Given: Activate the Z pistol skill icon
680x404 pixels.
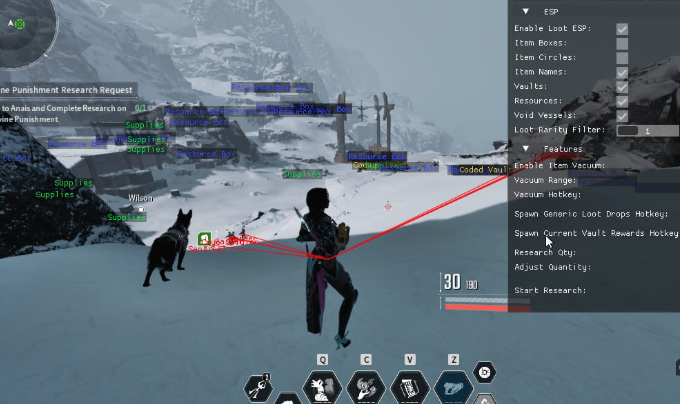Looking at the screenshot, I should coord(453,385).
